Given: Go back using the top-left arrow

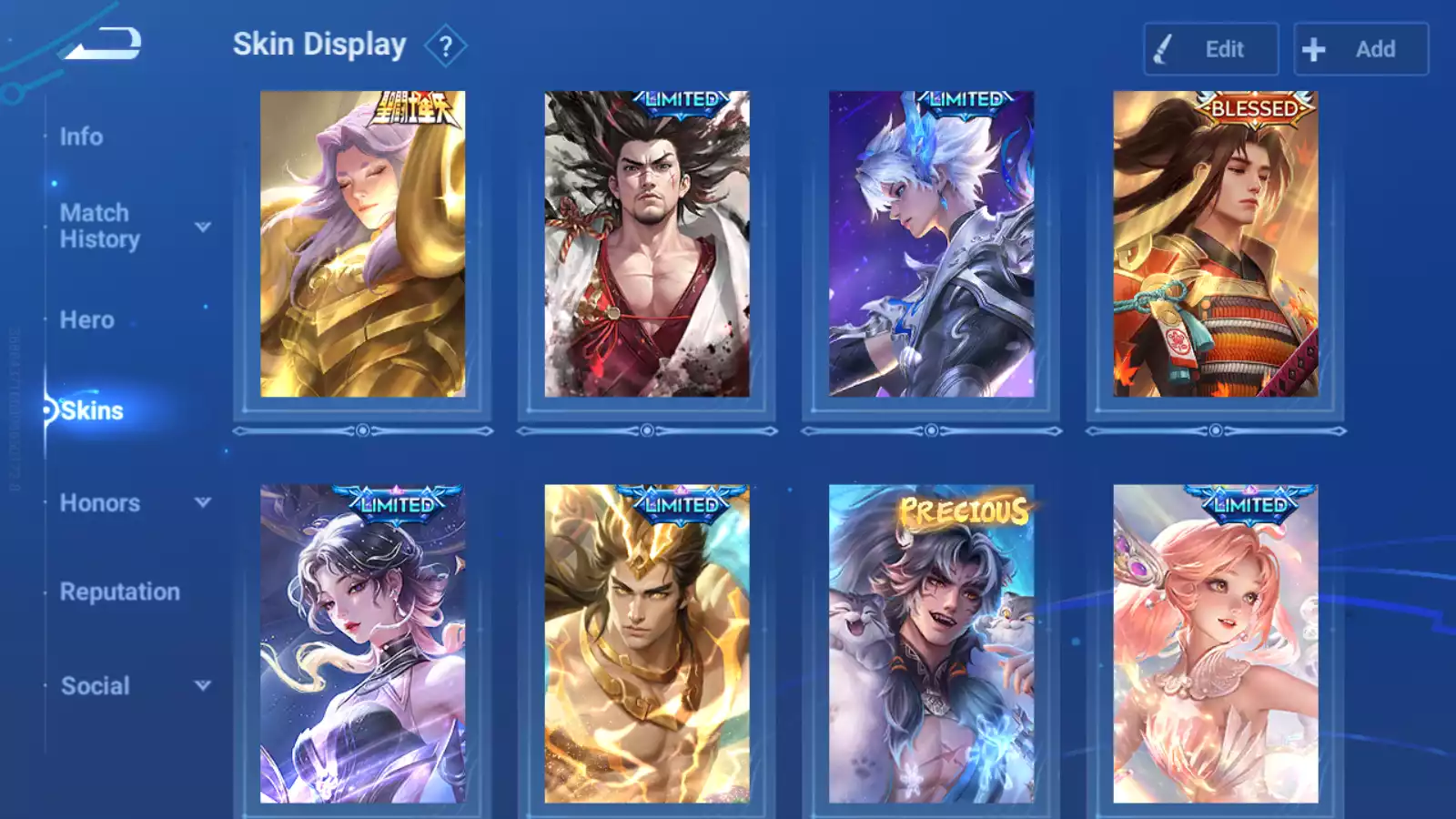Looking at the screenshot, I should tap(102, 43).
